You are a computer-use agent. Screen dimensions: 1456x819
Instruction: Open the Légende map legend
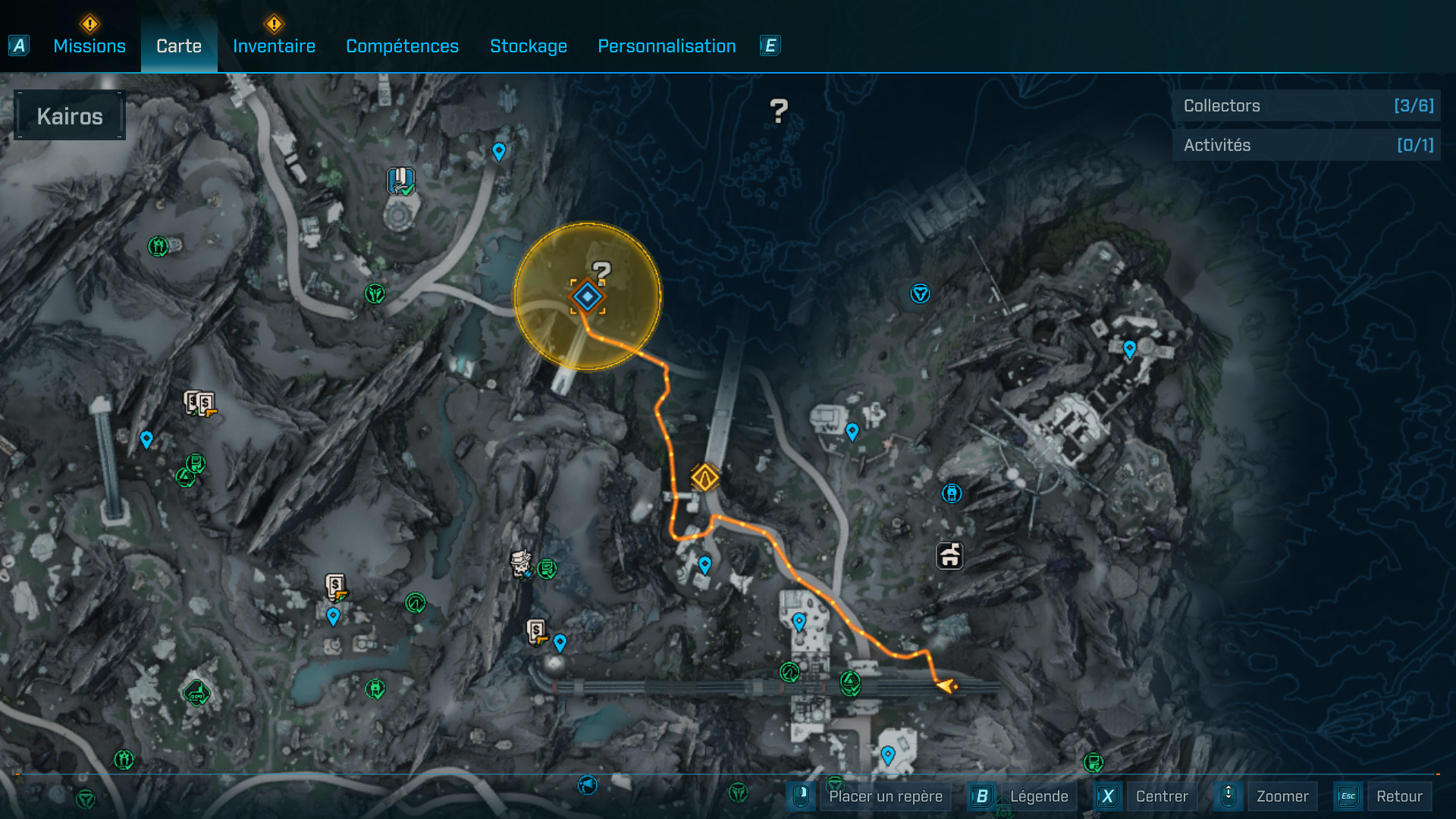tap(1038, 796)
